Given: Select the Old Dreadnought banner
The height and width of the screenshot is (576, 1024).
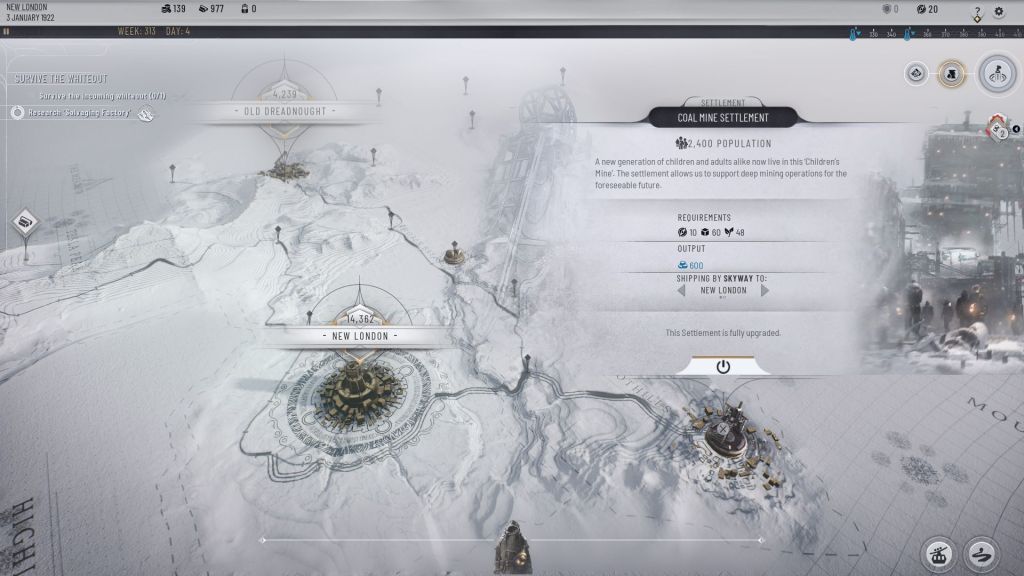Looking at the screenshot, I should pyautogui.click(x=285, y=111).
